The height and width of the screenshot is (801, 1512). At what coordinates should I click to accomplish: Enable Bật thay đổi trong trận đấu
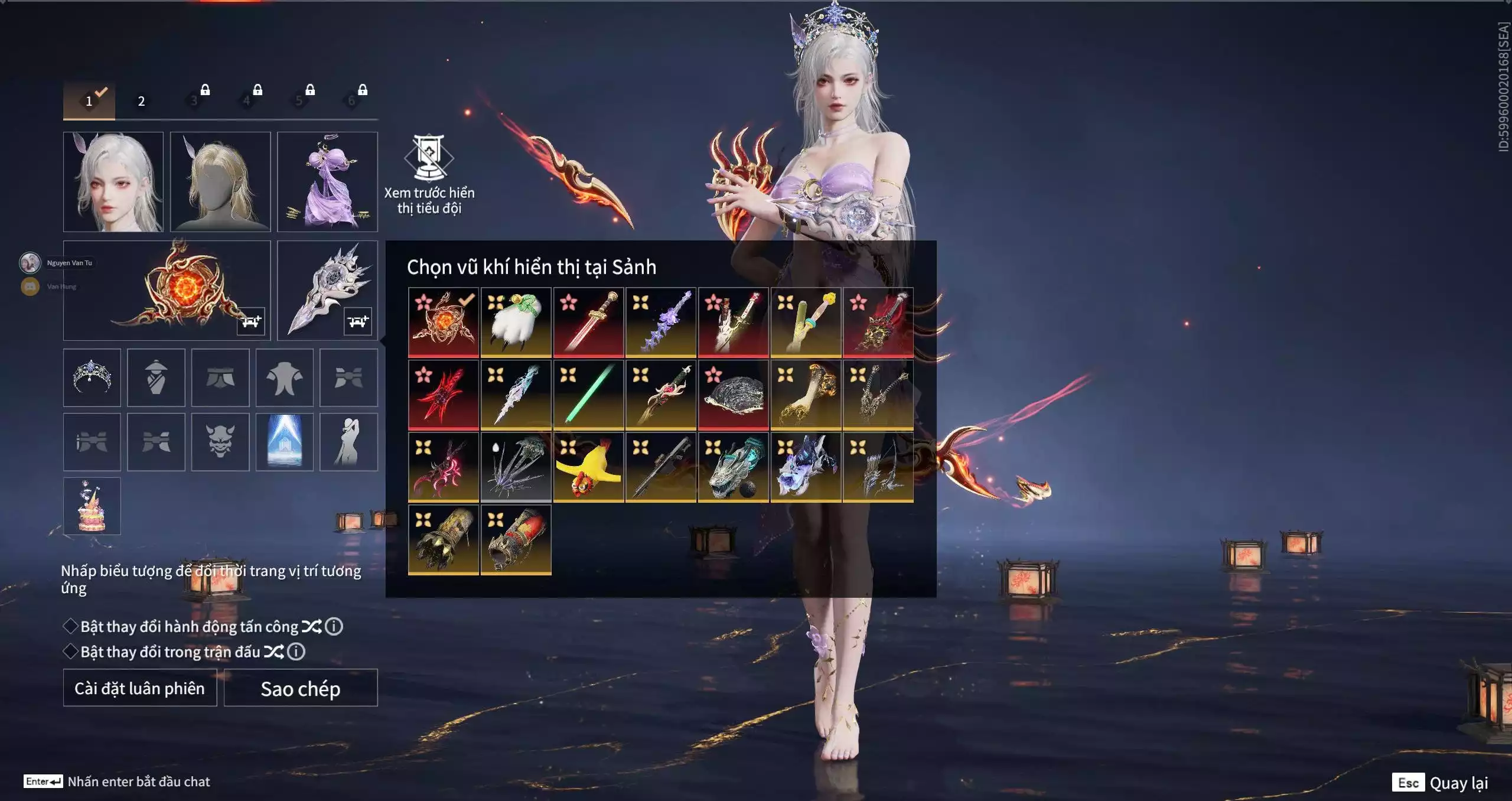(71, 652)
